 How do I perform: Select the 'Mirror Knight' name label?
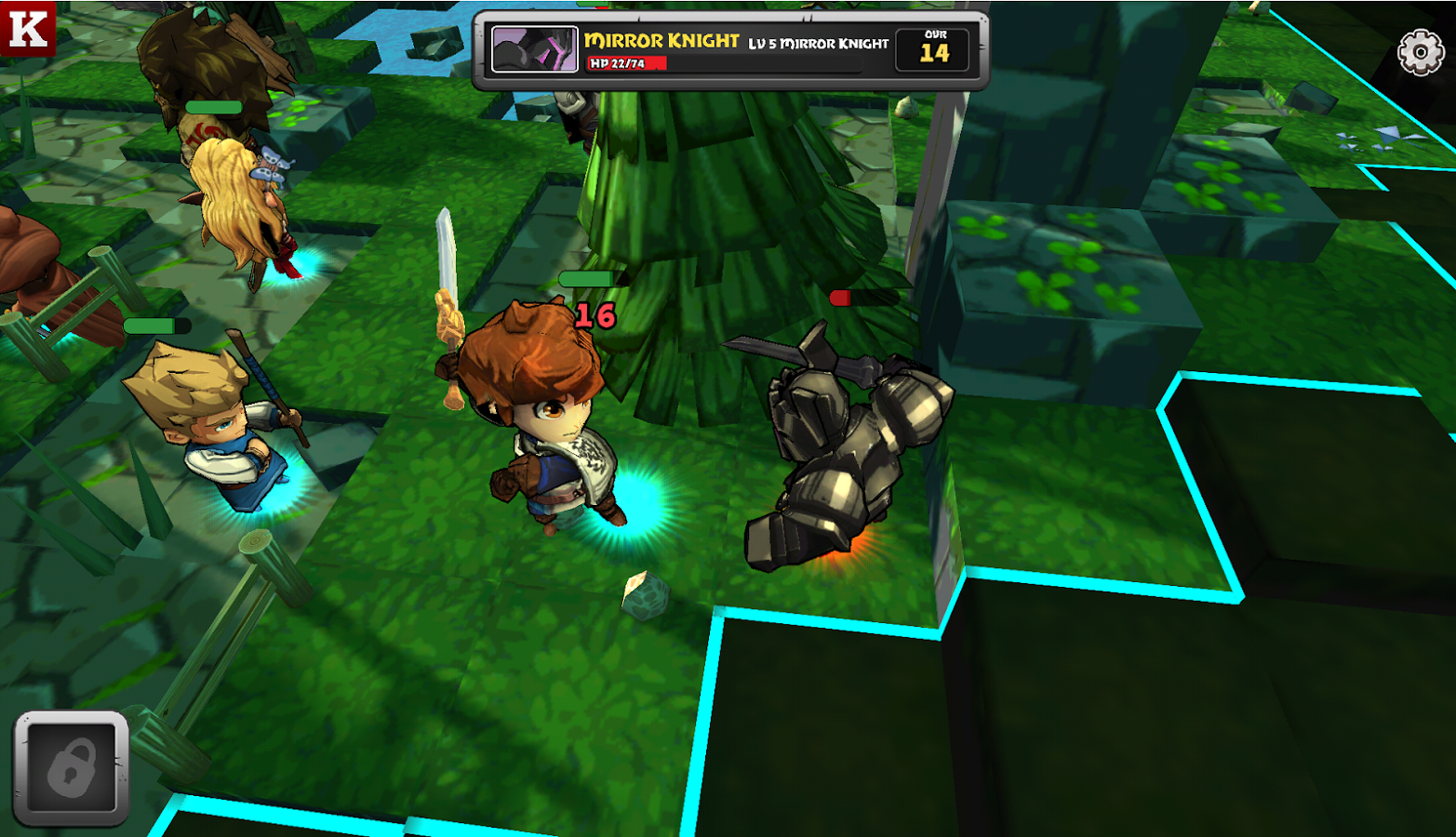coord(661,40)
